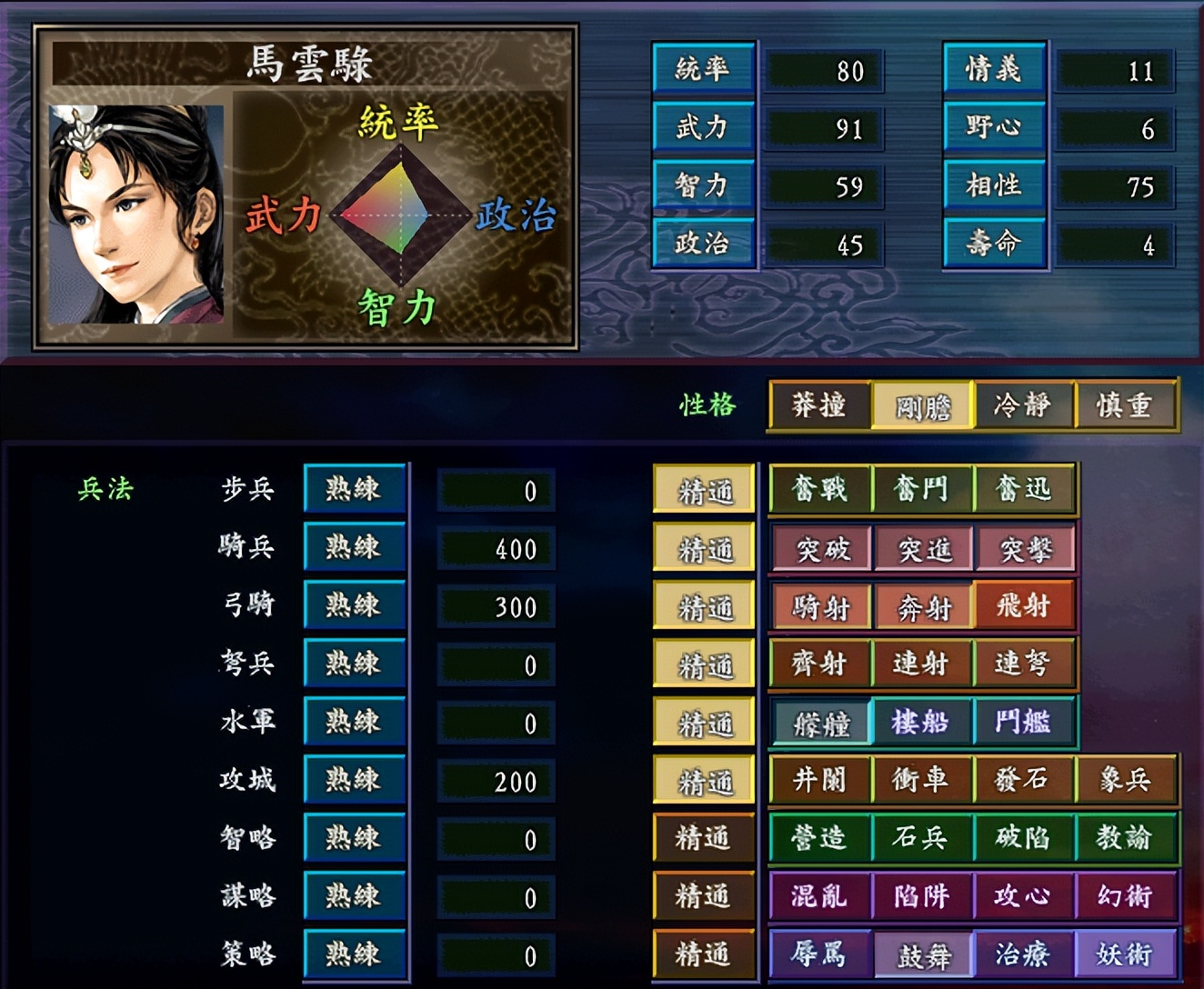Toggle the 剛膽 personality option
The height and width of the screenshot is (989, 1204).
(x=922, y=406)
